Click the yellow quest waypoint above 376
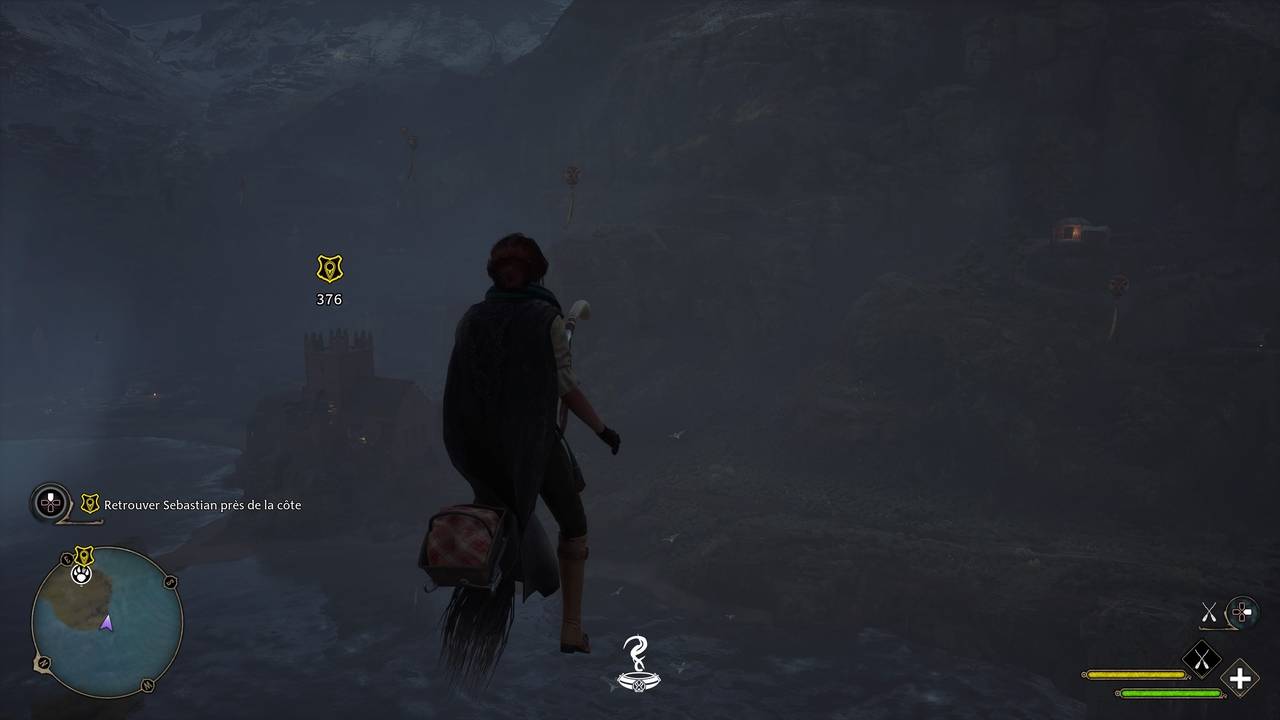The image size is (1280, 720). tap(329, 268)
